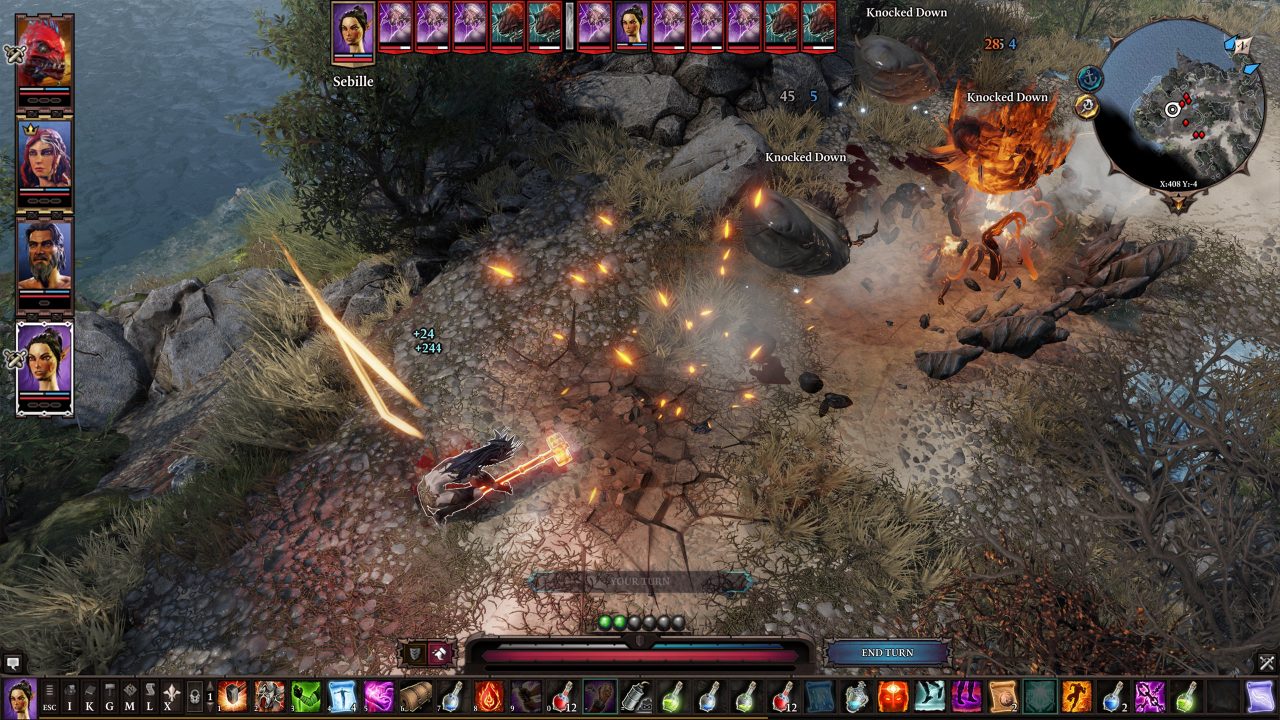
Task: Activate the orange flame skill in slot 8
Action: pyautogui.click(x=488, y=696)
